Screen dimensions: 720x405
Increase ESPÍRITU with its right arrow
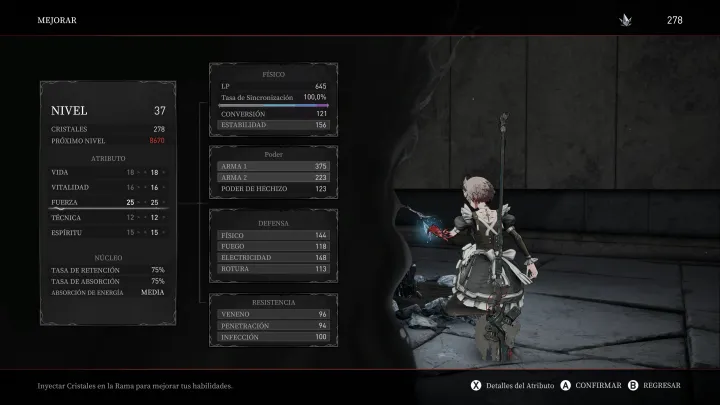coord(165,232)
